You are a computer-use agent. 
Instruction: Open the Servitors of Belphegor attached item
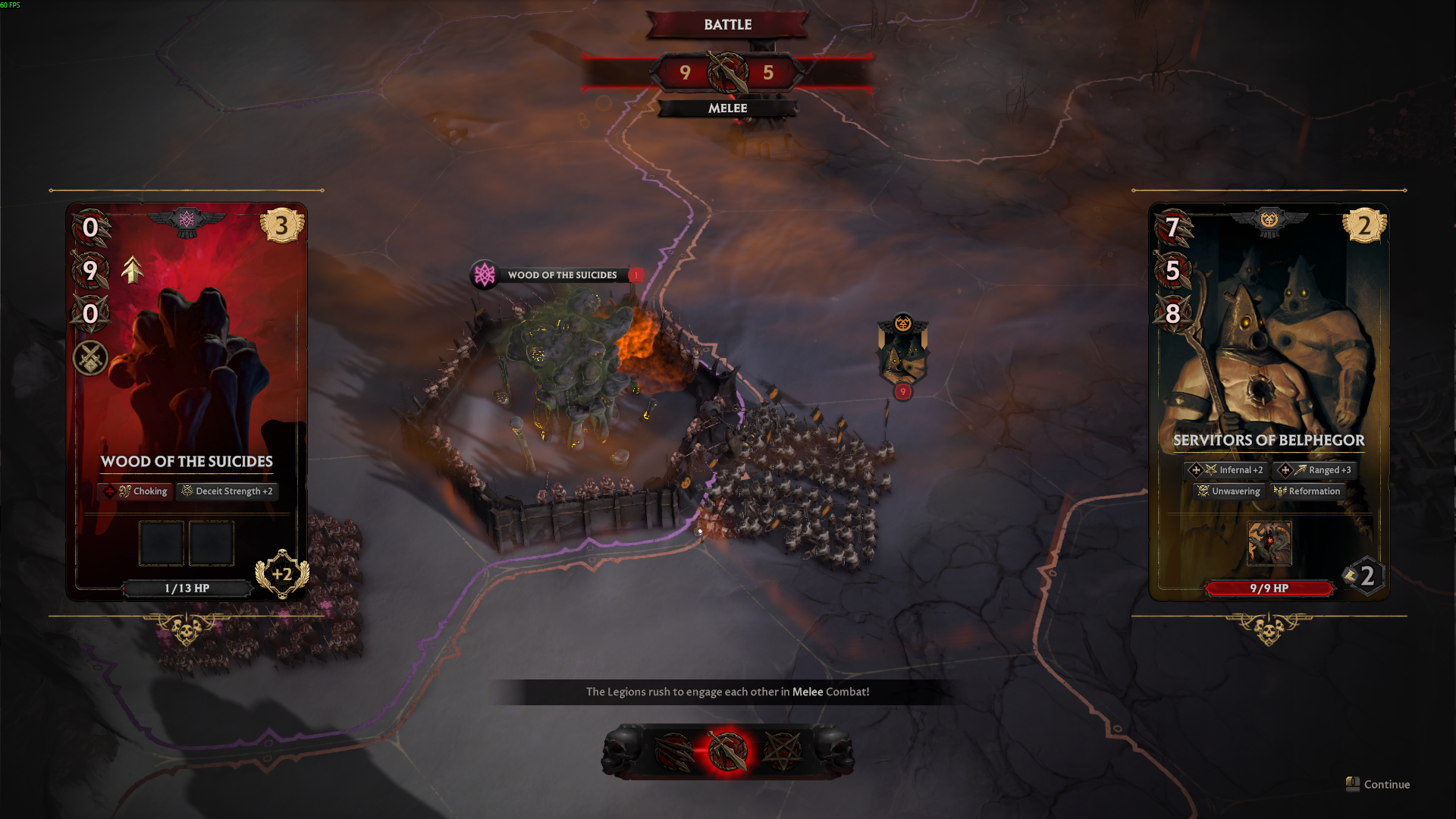(1269, 543)
